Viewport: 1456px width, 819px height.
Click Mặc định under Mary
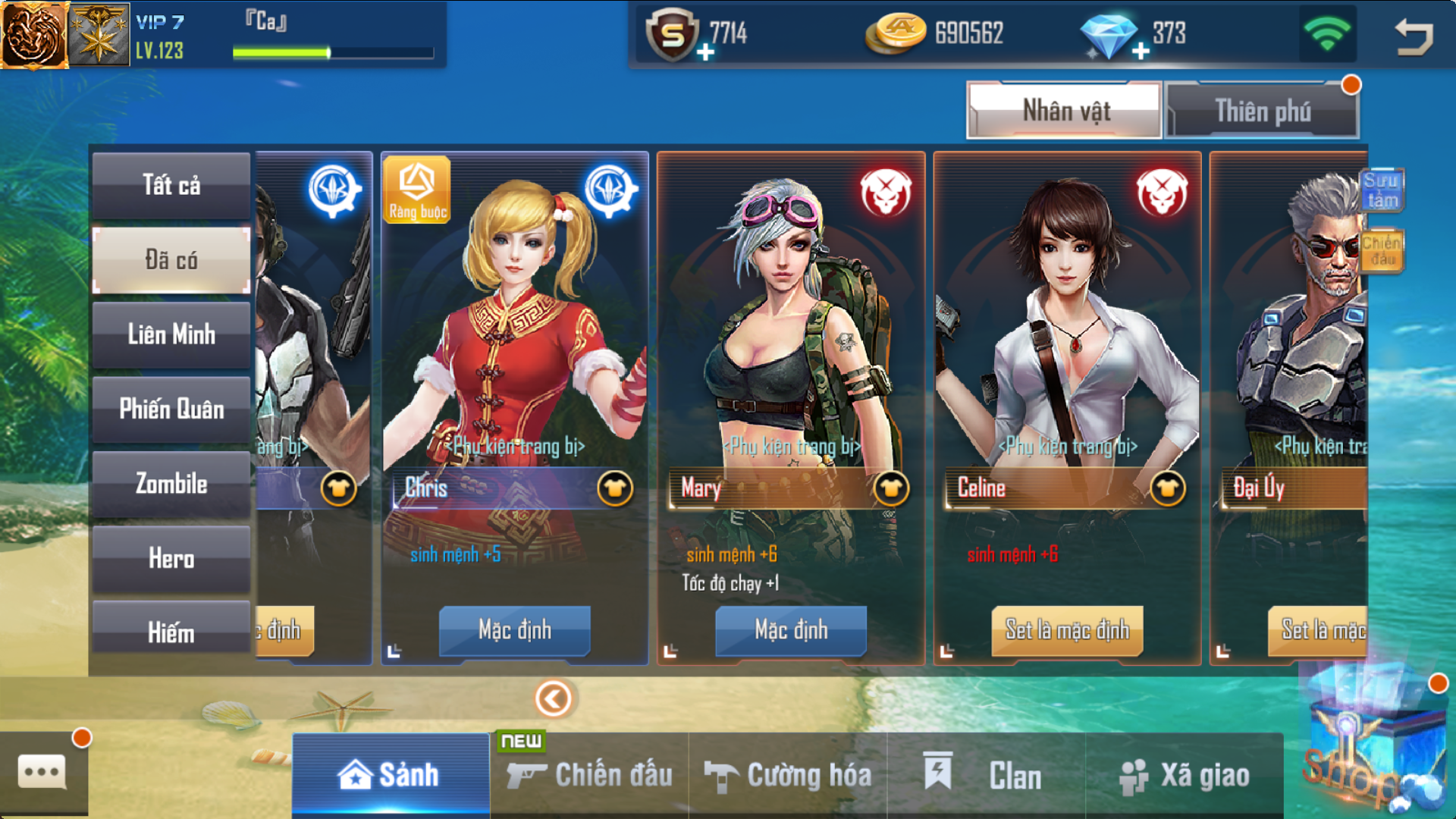click(x=791, y=630)
